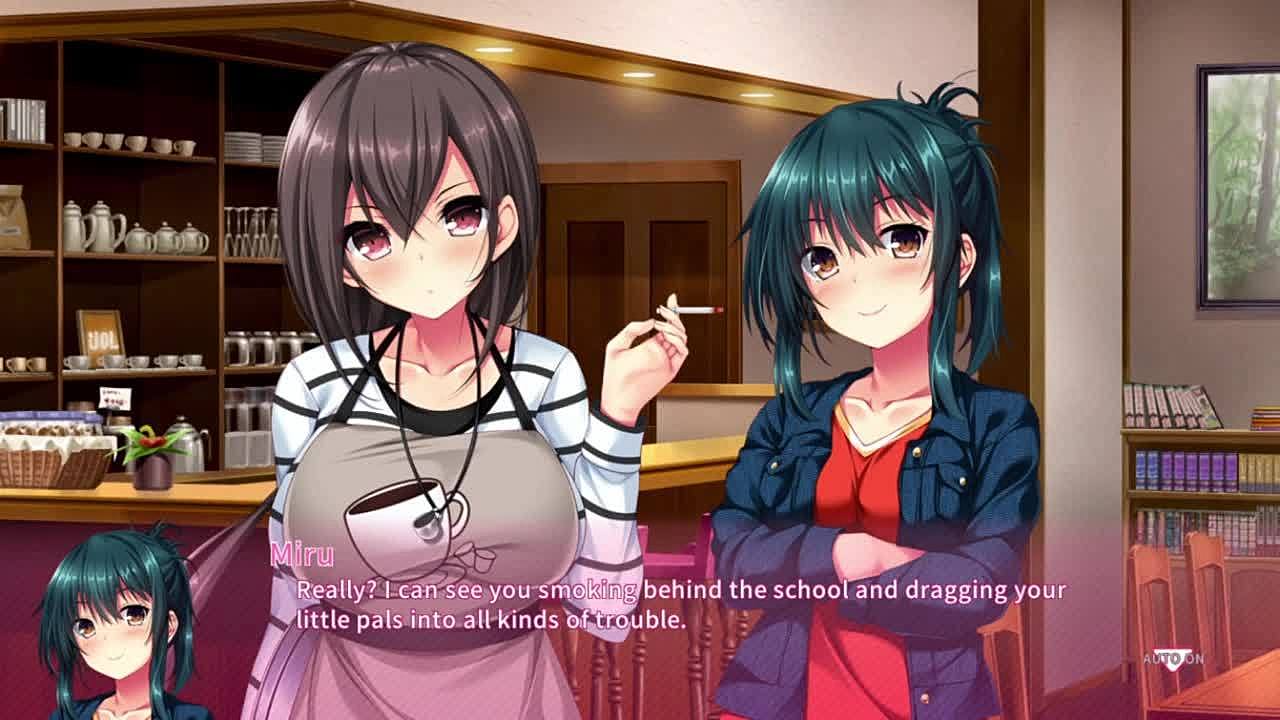
Task: Click Miru's dialogue text to advance
Action: pyautogui.click(x=680, y=604)
